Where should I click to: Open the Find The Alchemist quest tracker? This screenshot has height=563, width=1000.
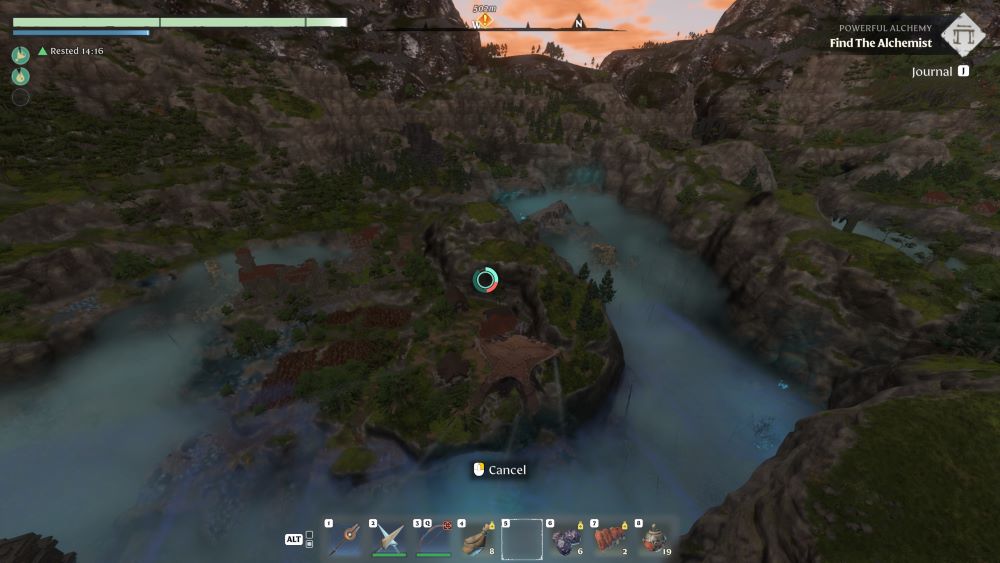point(880,43)
